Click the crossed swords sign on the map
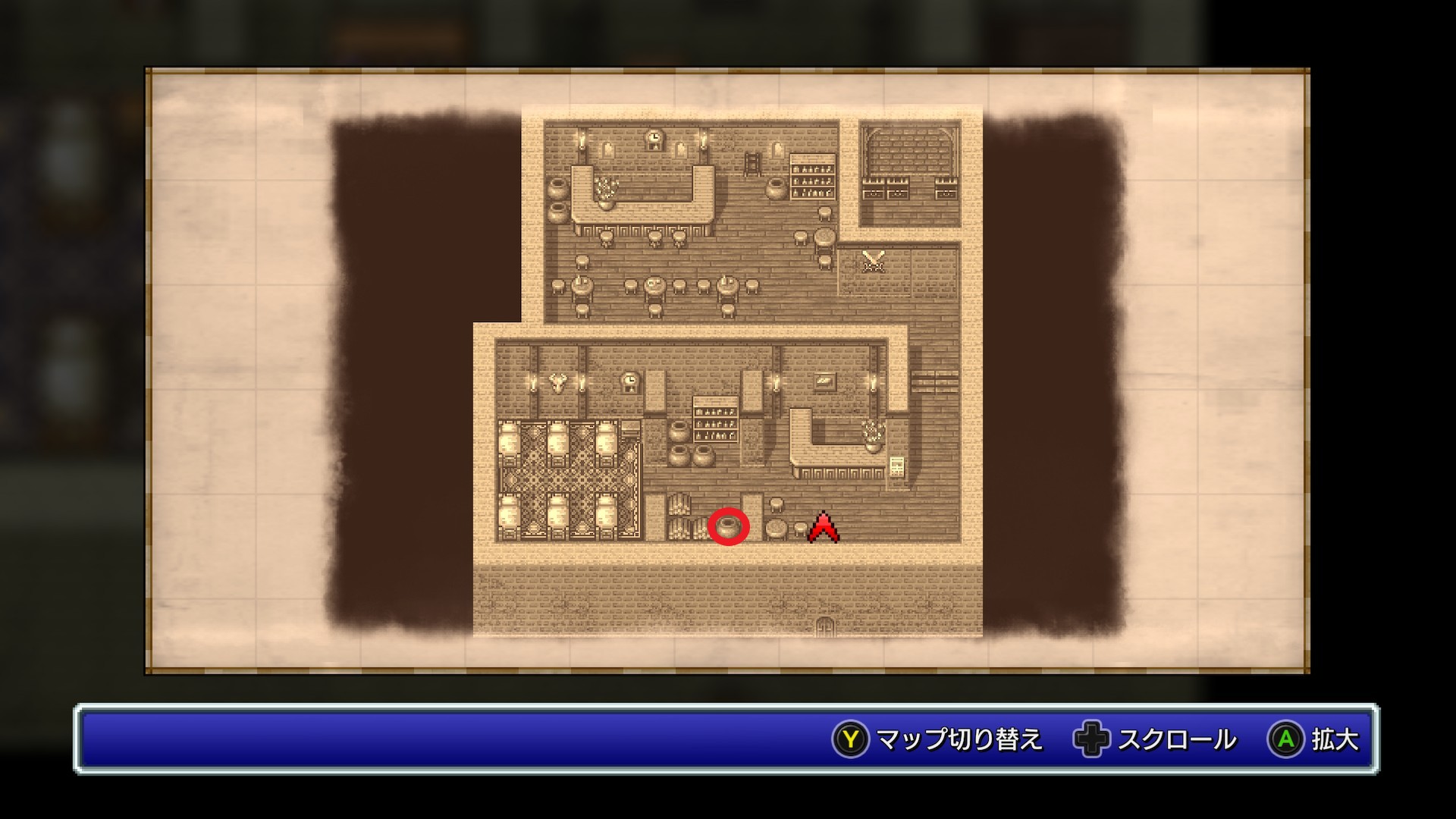This screenshot has height=819, width=1456. [874, 262]
